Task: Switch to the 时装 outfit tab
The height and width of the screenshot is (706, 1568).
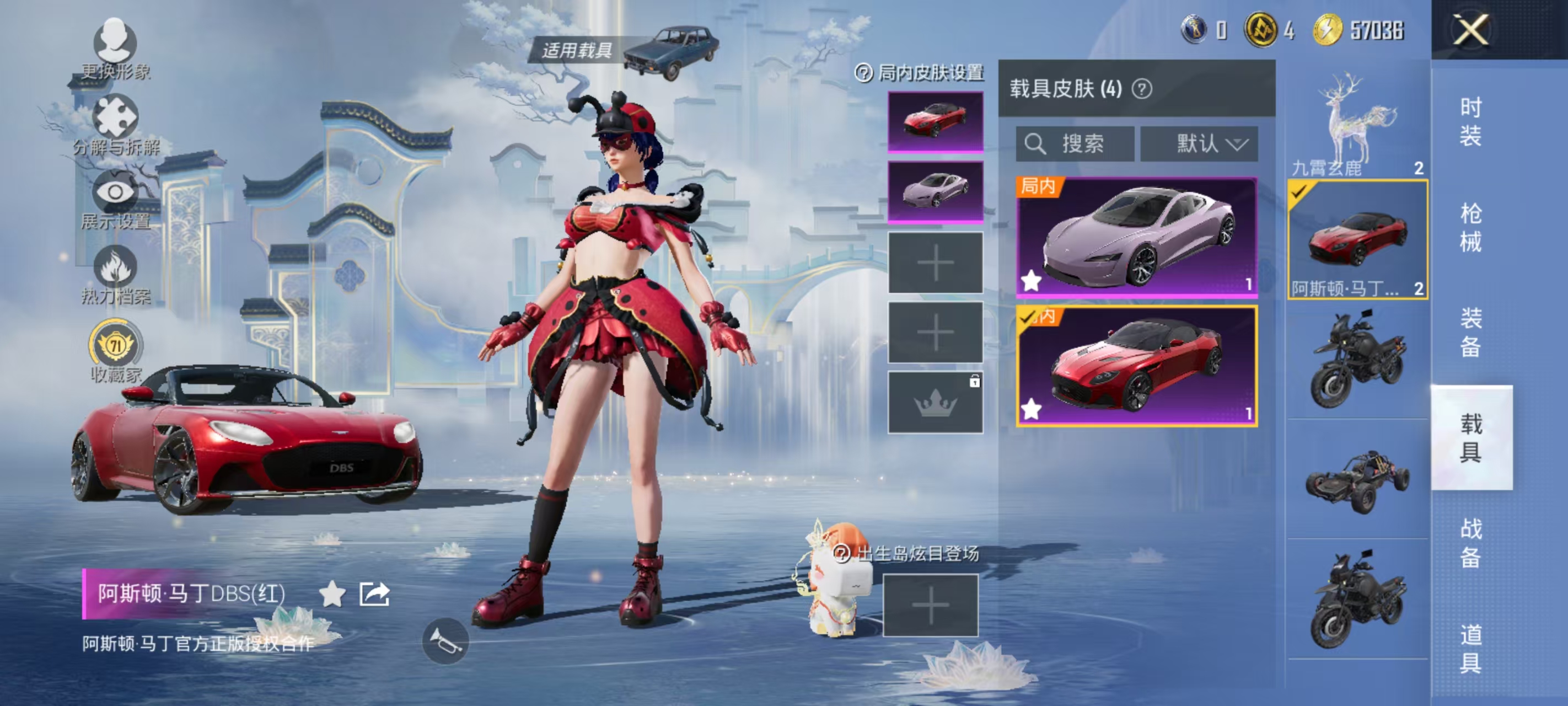Action: pyautogui.click(x=1470, y=122)
